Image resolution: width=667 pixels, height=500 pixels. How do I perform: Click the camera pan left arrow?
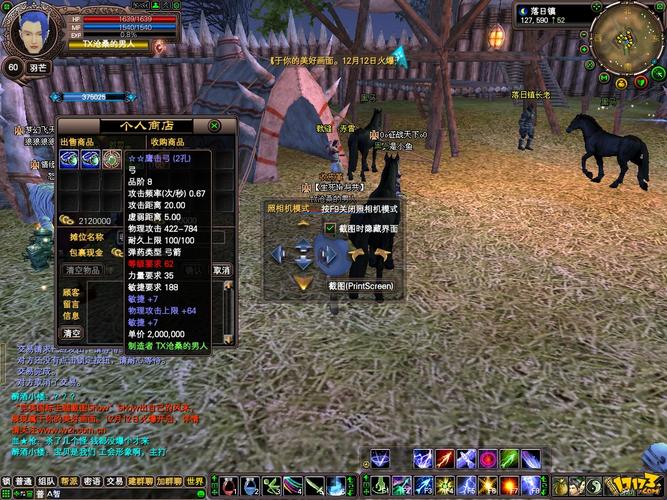point(277,254)
